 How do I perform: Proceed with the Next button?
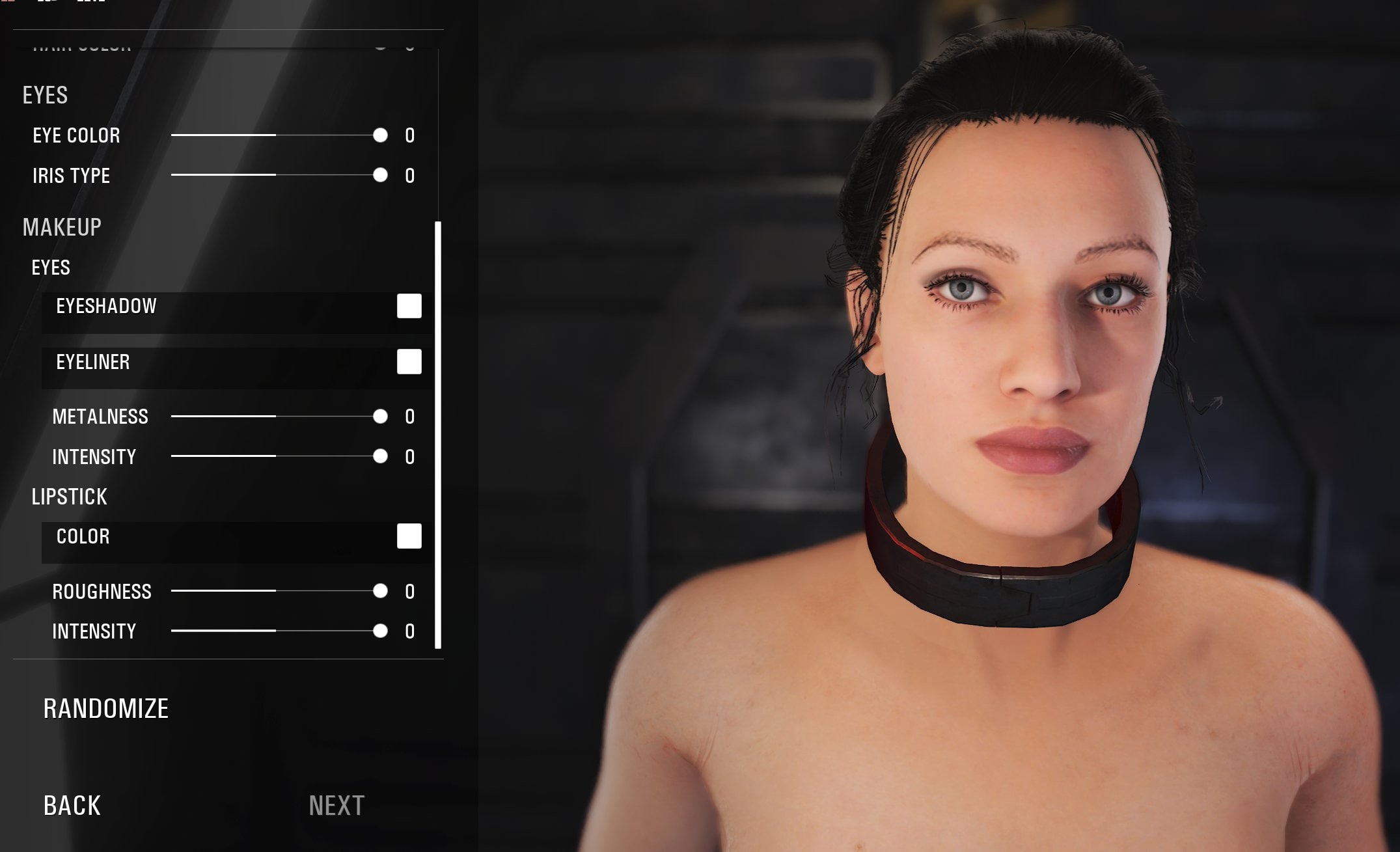coord(336,806)
